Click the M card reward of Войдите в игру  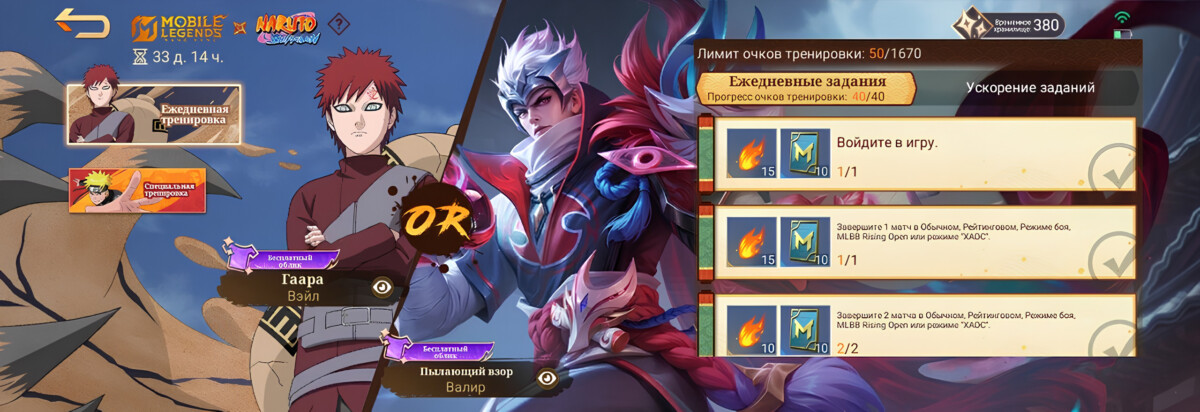(x=803, y=155)
